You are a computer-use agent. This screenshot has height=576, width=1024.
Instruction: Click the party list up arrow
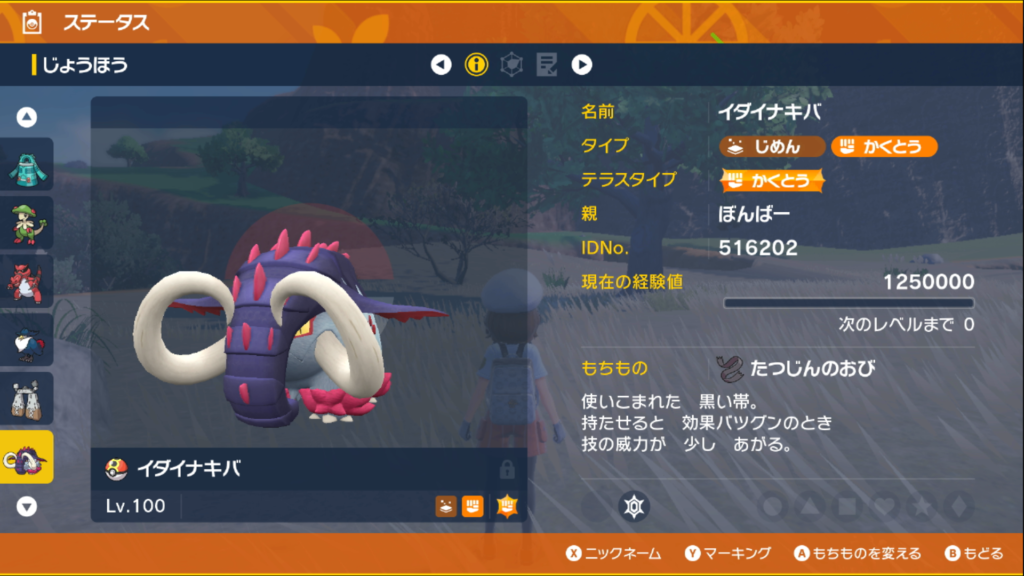[27, 117]
